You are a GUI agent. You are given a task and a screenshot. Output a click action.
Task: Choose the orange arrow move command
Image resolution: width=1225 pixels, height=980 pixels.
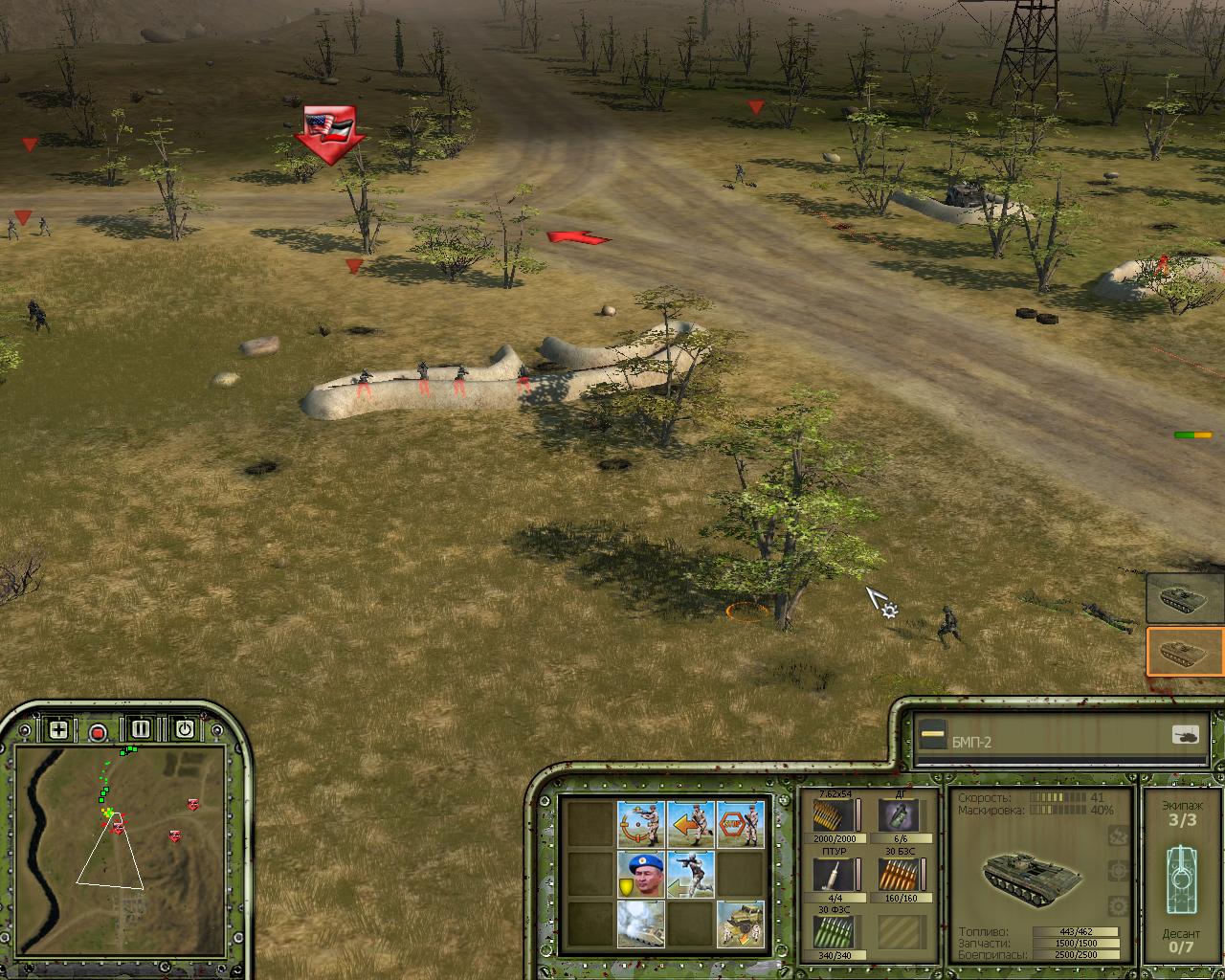click(690, 824)
